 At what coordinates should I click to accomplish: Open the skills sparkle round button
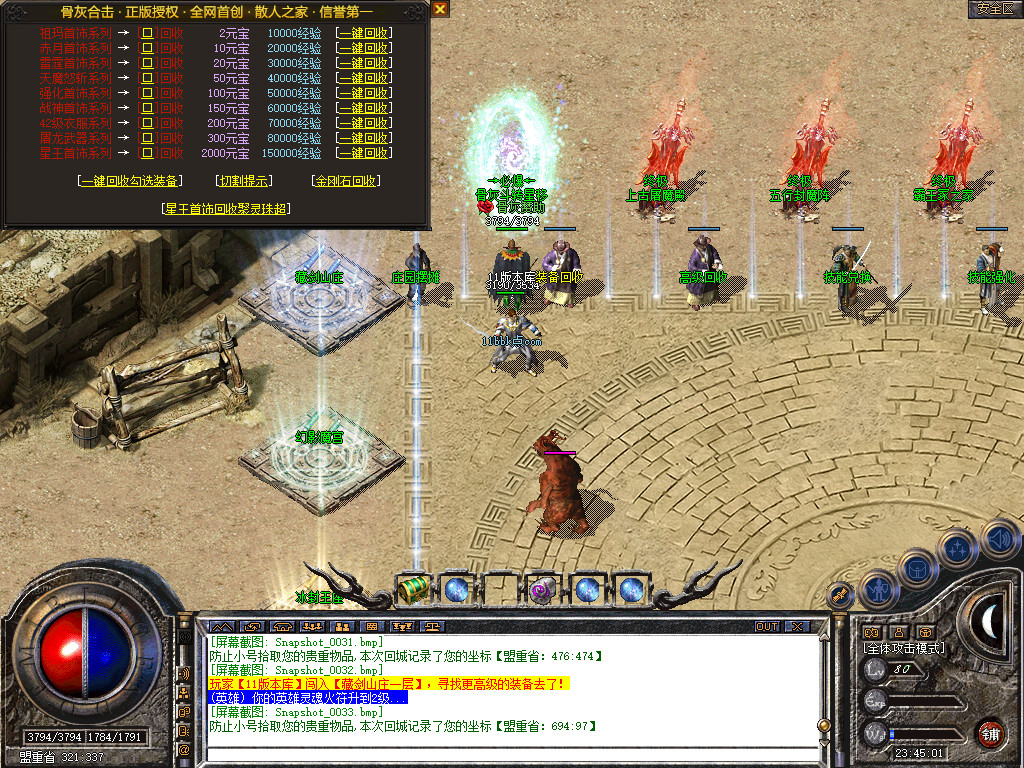[x=957, y=549]
